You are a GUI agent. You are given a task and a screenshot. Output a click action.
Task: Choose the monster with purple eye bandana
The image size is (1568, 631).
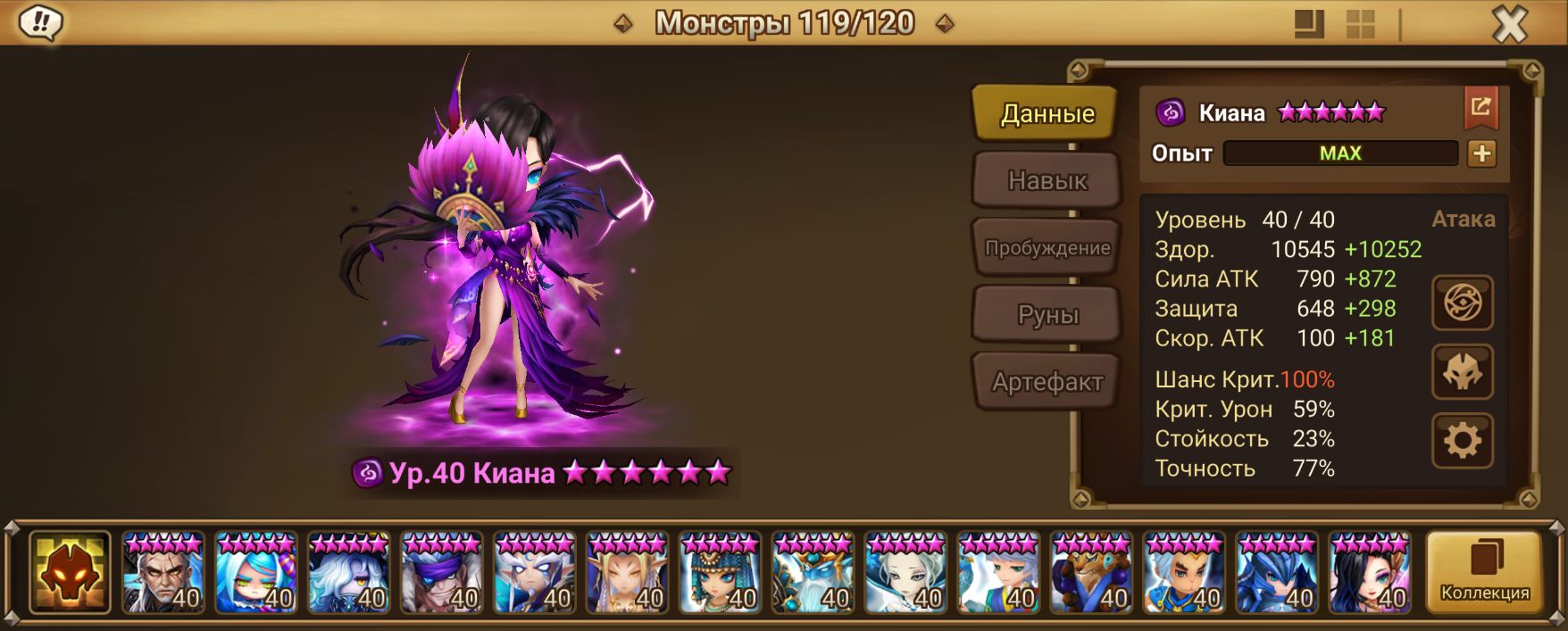pyautogui.click(x=442, y=573)
